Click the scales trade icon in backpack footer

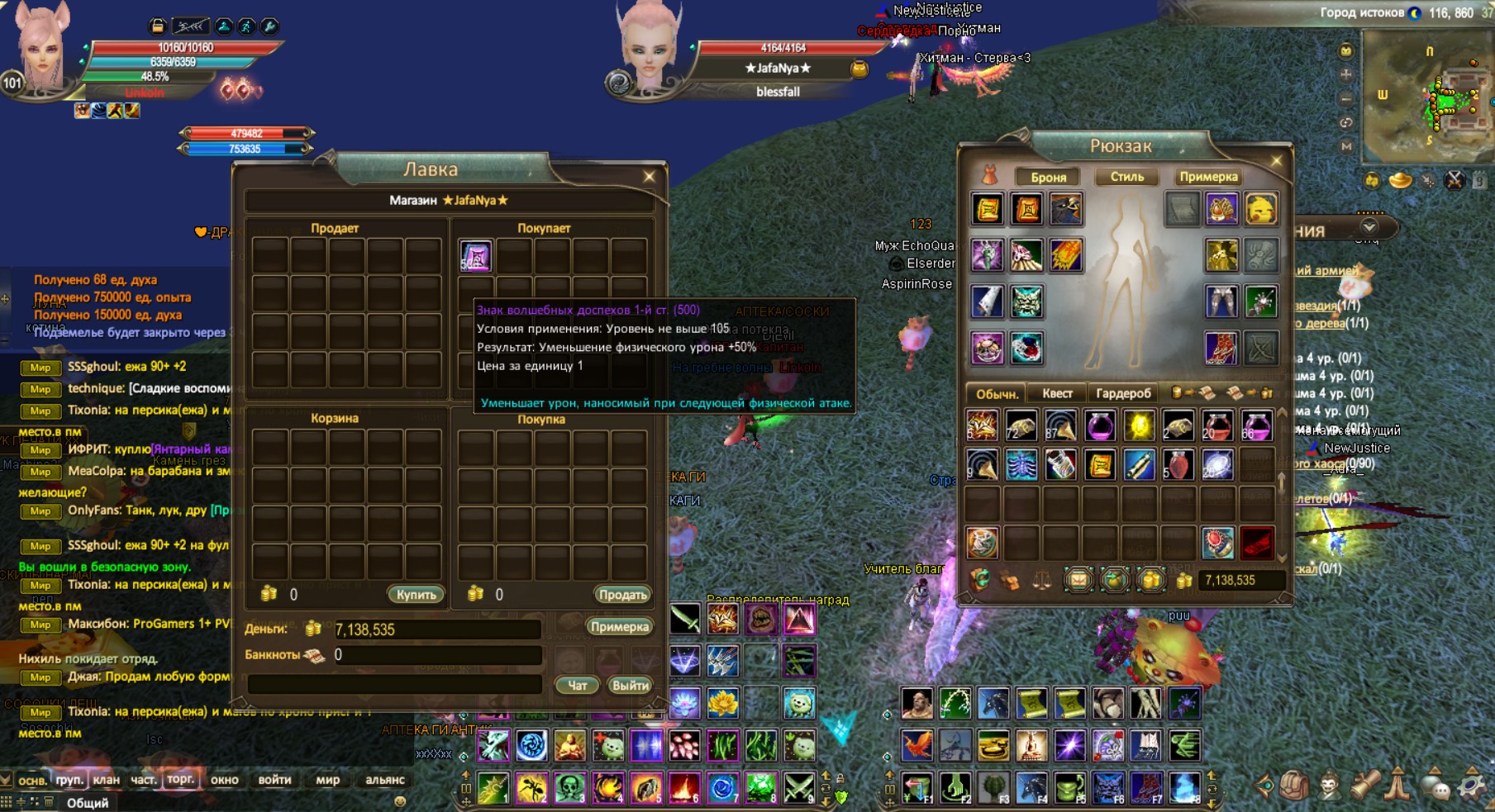[x=1043, y=580]
